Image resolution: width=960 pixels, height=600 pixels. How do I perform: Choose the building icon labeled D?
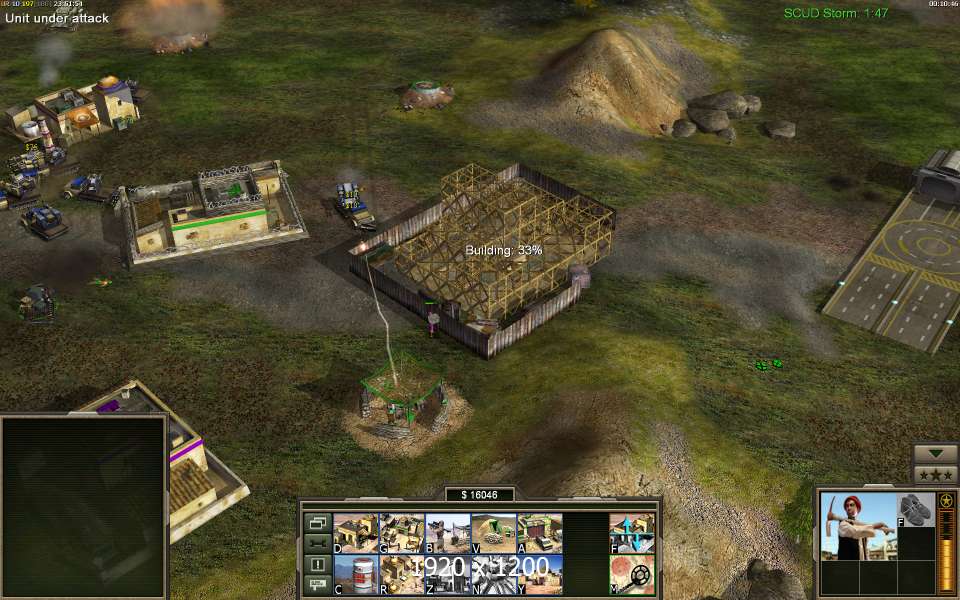[x=354, y=533]
